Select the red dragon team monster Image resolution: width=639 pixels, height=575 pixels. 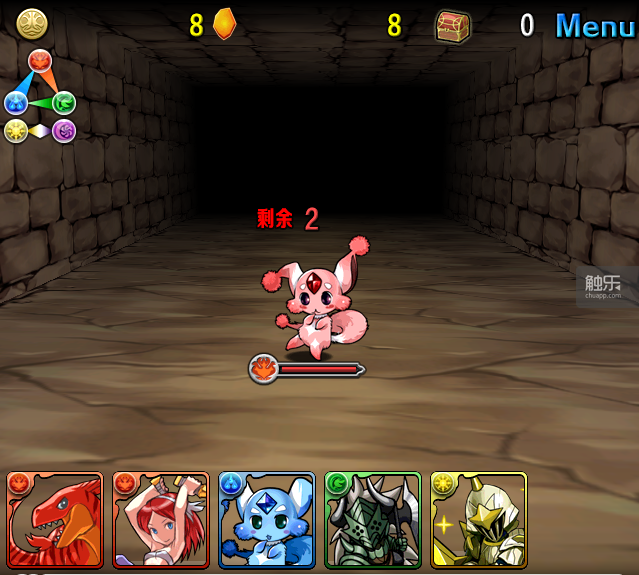(56, 520)
